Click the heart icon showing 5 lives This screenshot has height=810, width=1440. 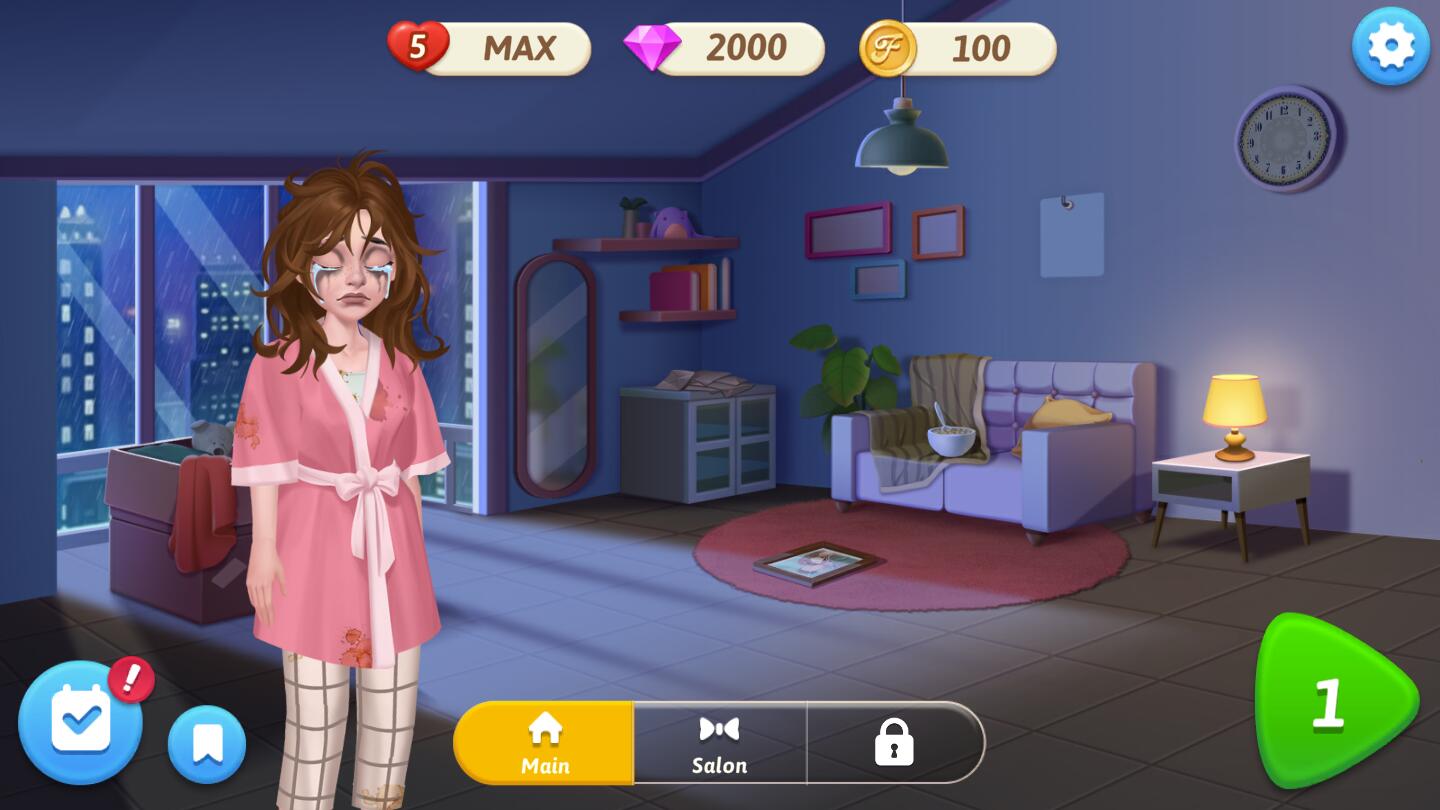417,44
